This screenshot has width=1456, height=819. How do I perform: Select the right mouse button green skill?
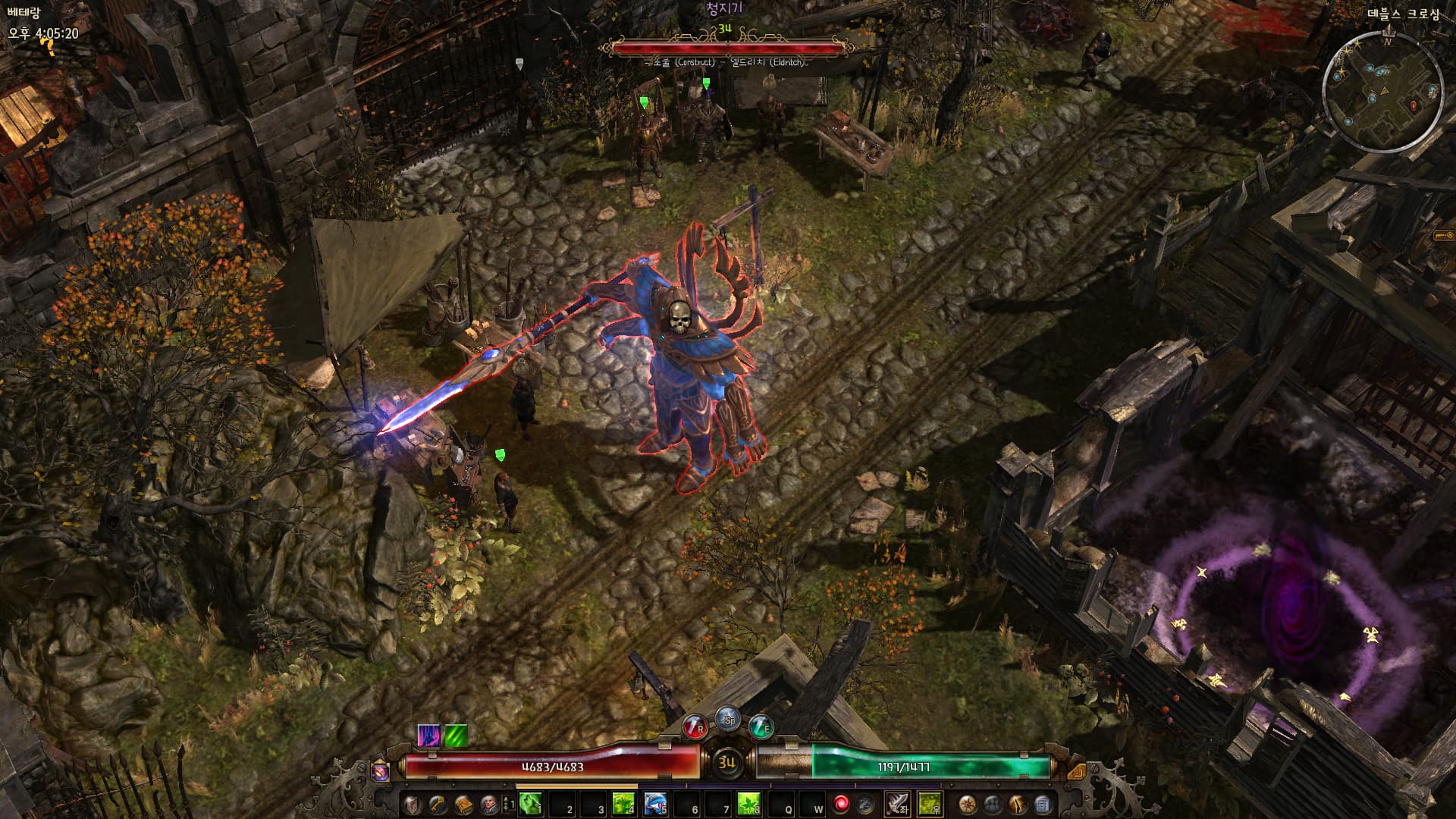930,804
